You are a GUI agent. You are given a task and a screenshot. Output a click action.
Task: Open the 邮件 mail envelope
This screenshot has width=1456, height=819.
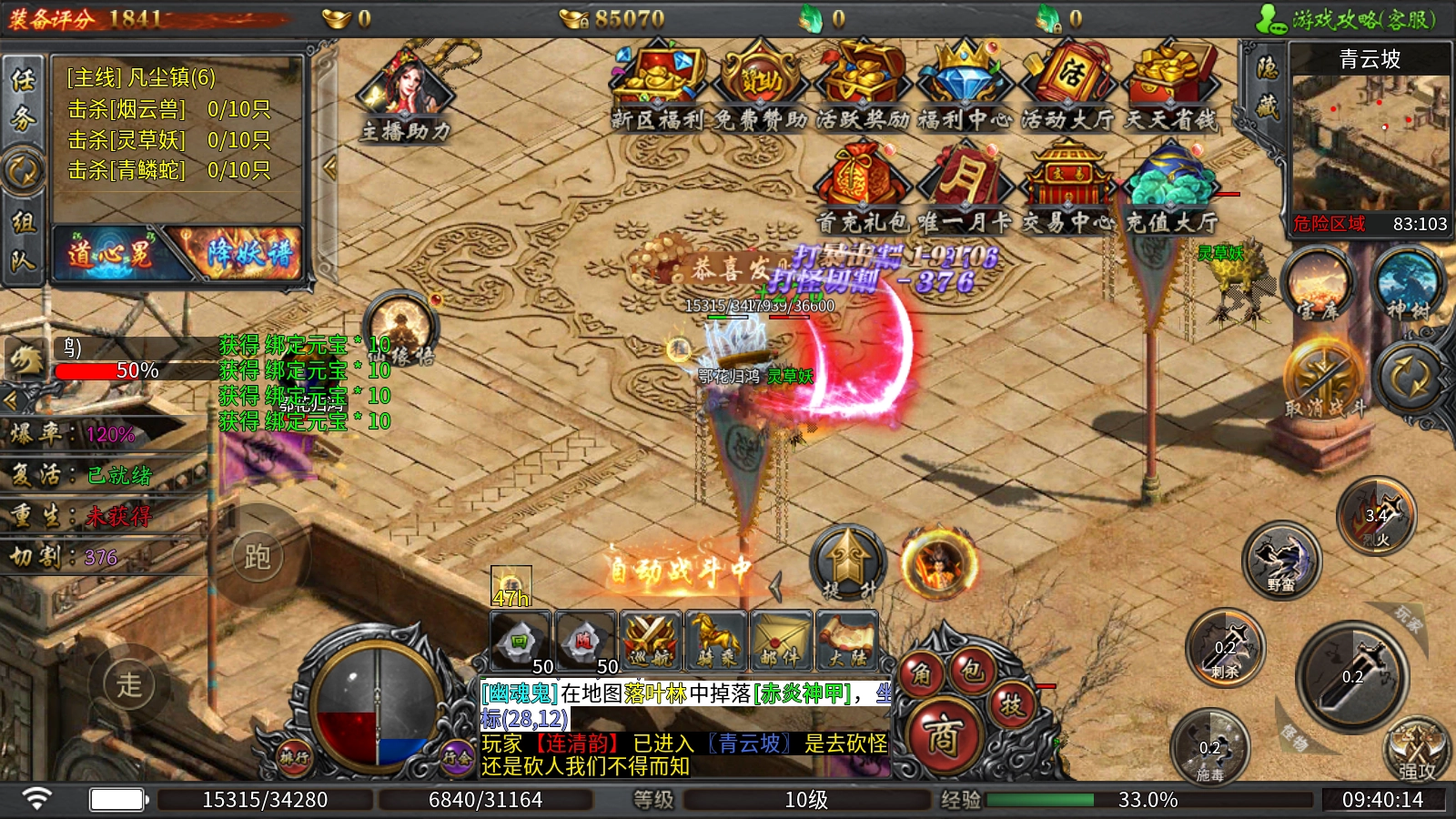click(781, 641)
